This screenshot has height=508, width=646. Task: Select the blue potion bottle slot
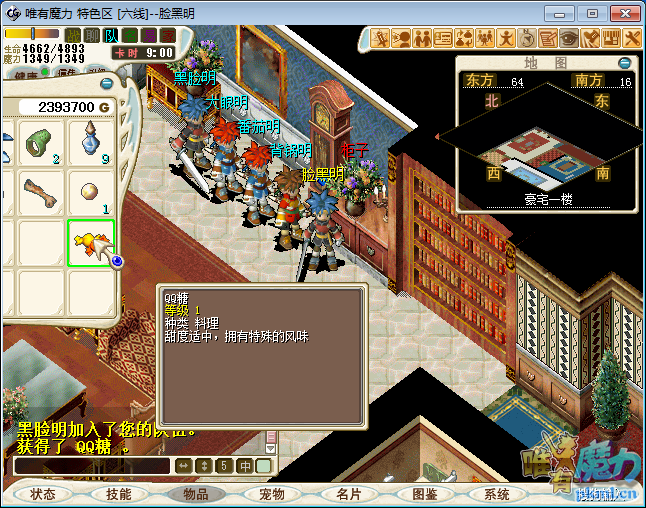(x=91, y=143)
